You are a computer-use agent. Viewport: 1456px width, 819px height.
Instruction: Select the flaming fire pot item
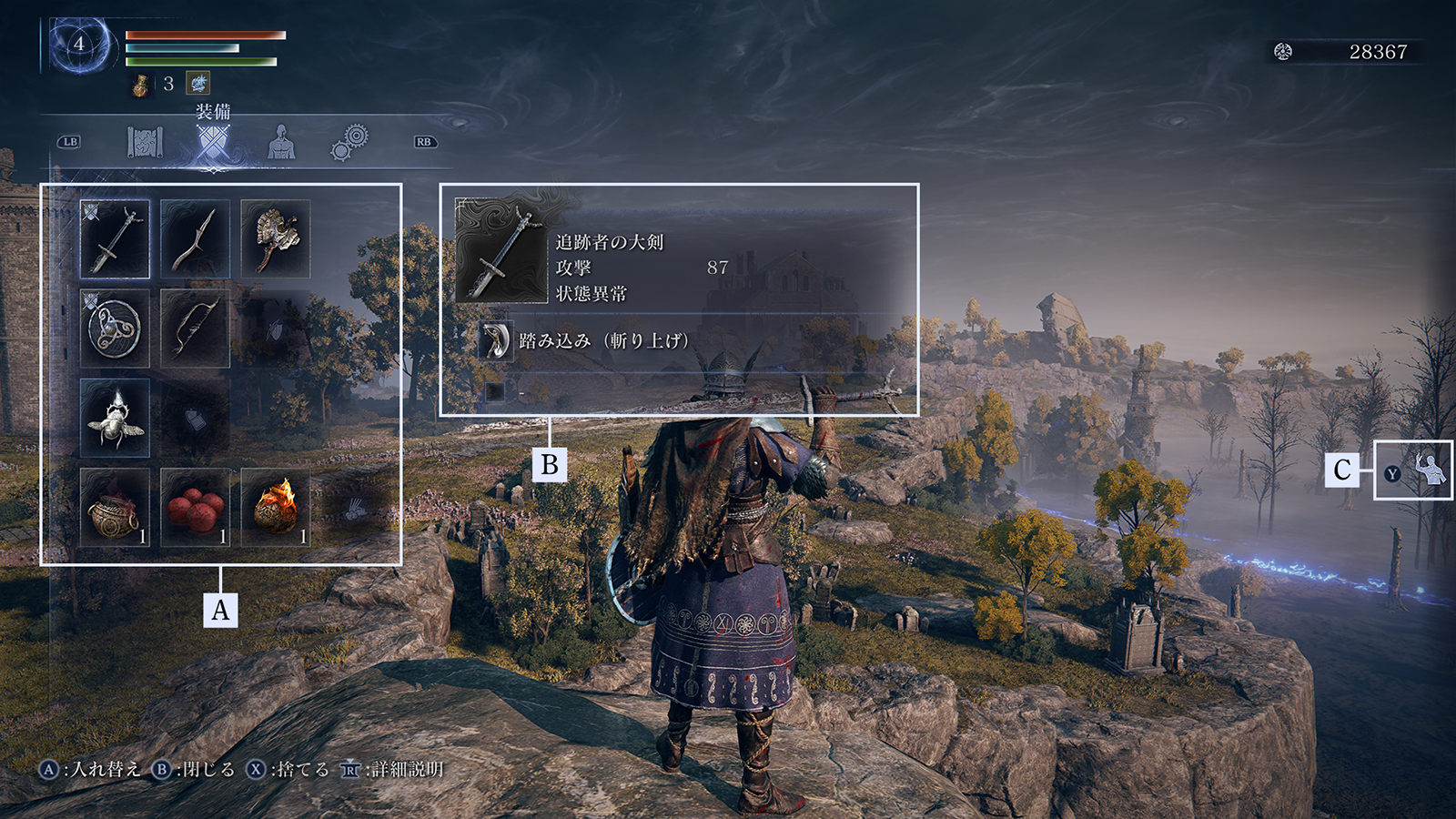(275, 507)
